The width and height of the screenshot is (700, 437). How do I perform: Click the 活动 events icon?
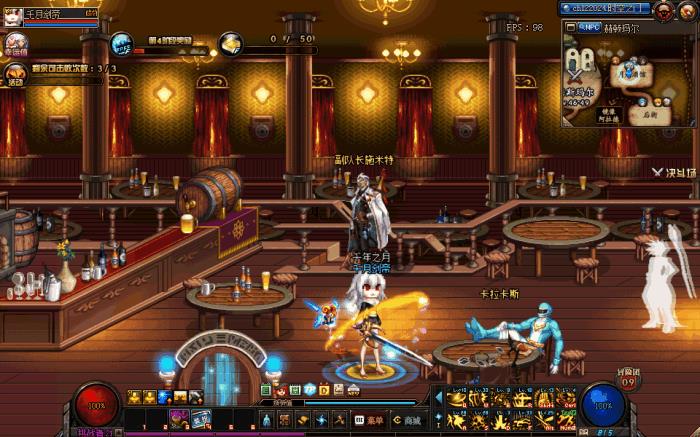point(14,73)
